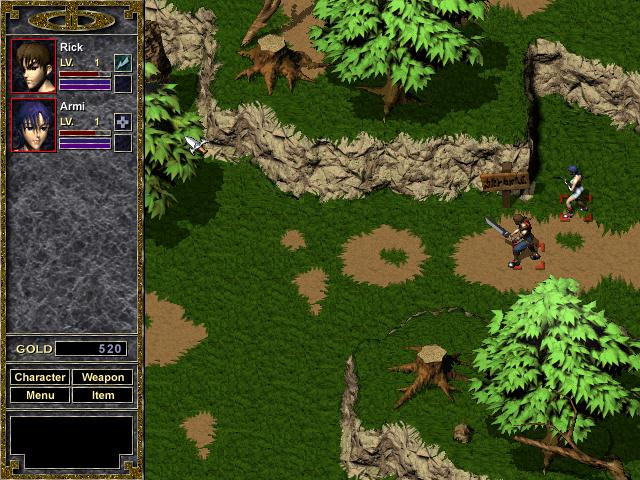Activate Armi's cross-shaped skill icon
Image resolution: width=640 pixels, height=480 pixels.
123,122
